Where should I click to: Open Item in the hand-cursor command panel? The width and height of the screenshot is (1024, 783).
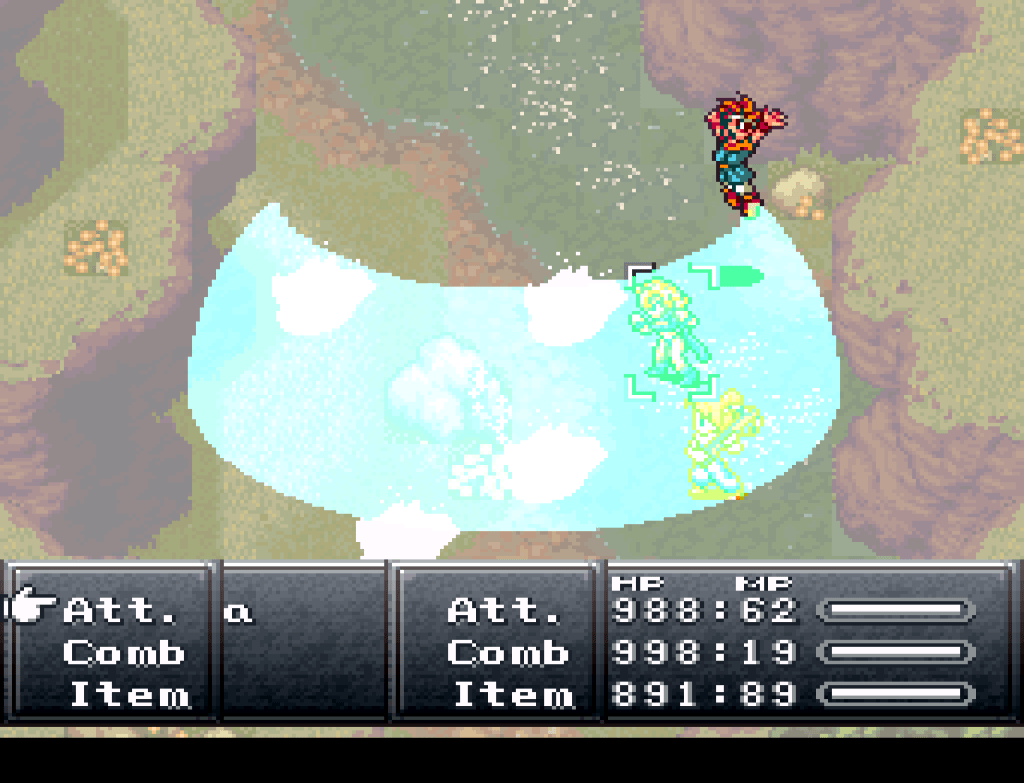(129, 694)
